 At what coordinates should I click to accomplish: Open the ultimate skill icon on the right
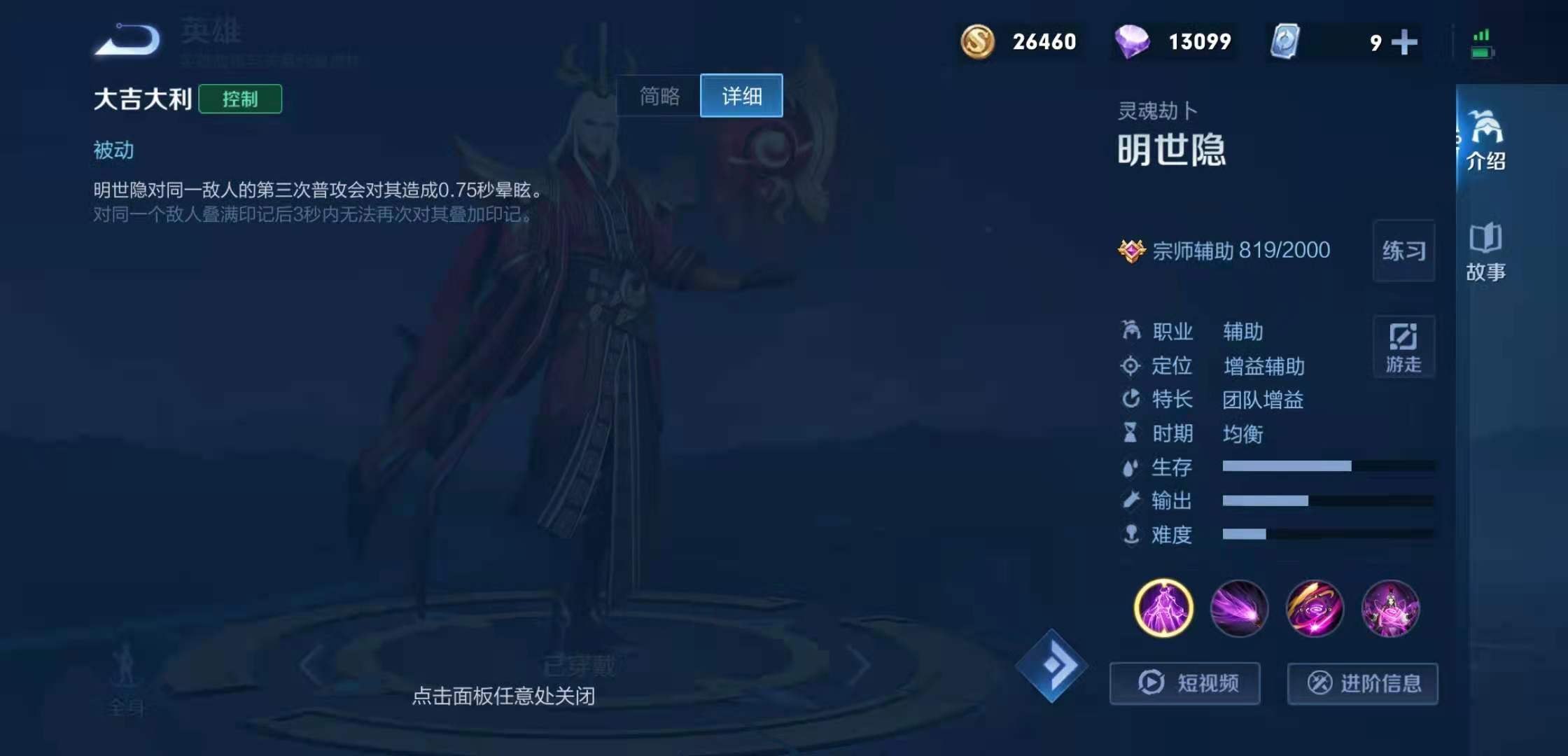pyautogui.click(x=1392, y=609)
